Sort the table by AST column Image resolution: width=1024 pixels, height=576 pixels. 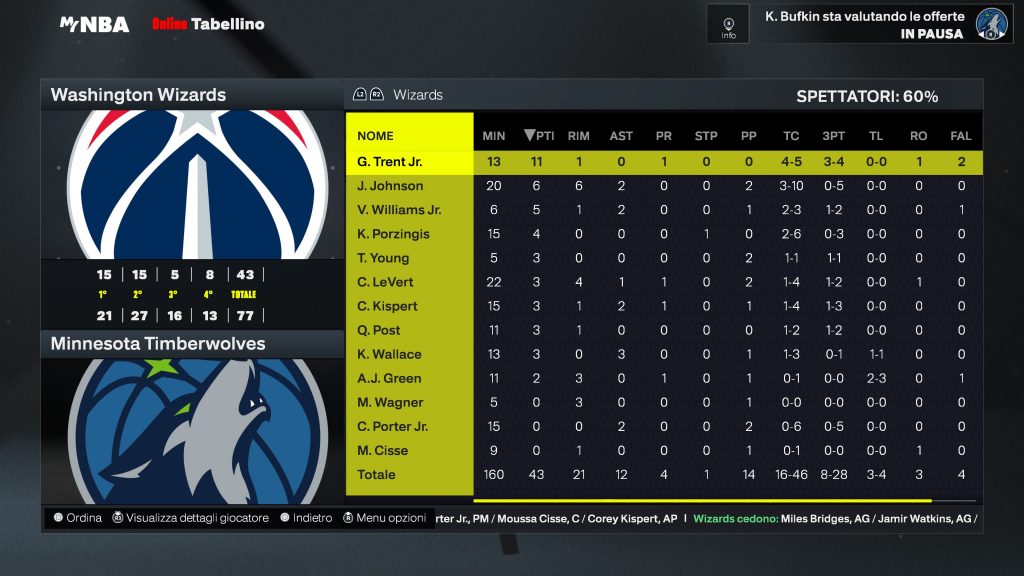621,136
